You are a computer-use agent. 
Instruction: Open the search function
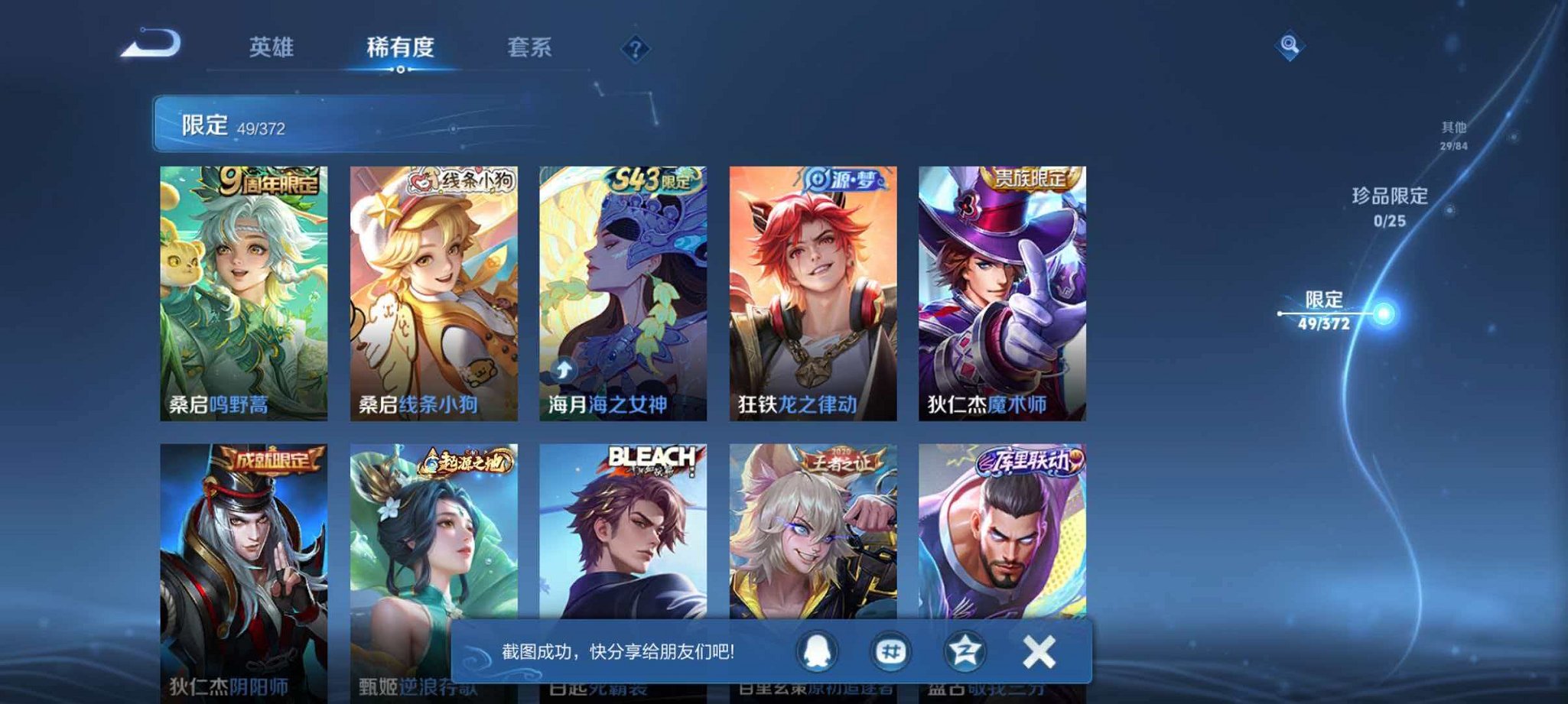tap(1289, 46)
